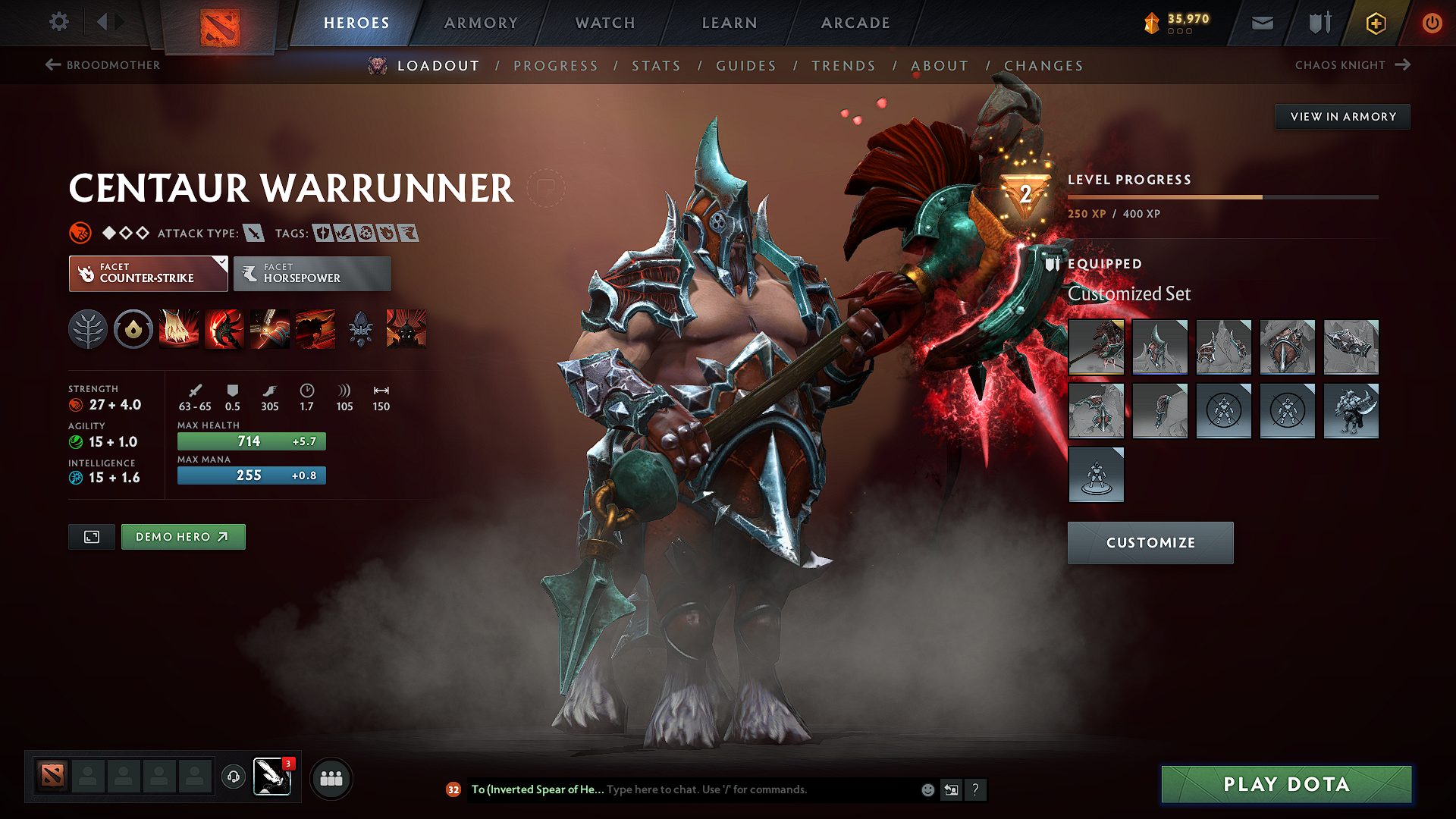The width and height of the screenshot is (1456, 819).
Task: Open the mail inbox icon
Action: [x=1261, y=23]
